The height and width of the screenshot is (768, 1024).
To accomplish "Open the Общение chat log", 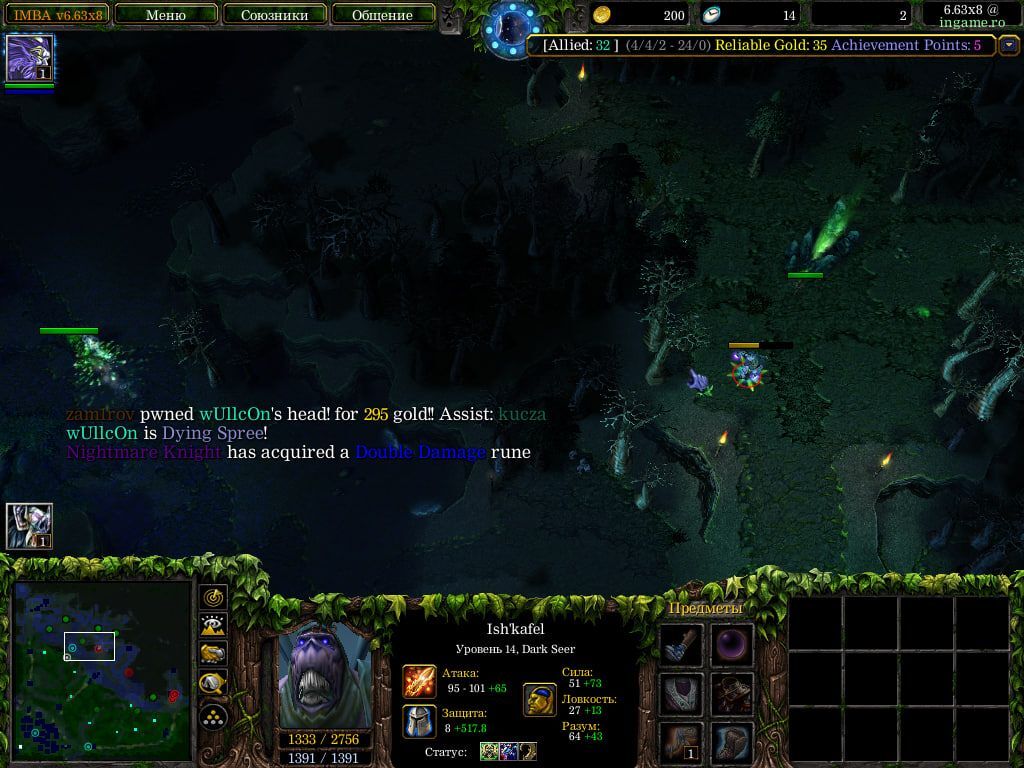I will [382, 15].
